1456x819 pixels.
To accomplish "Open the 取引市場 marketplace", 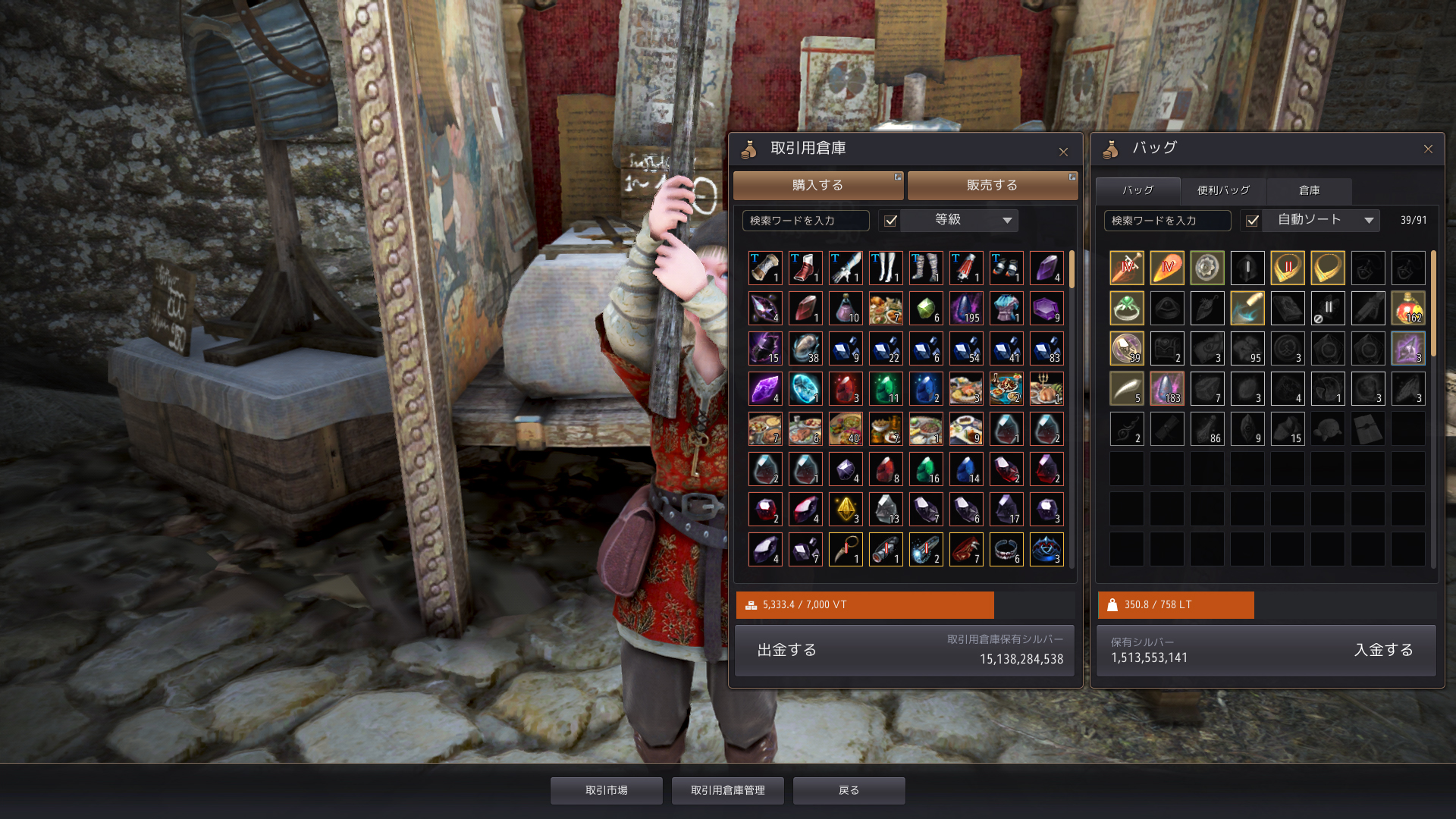I will [x=607, y=790].
